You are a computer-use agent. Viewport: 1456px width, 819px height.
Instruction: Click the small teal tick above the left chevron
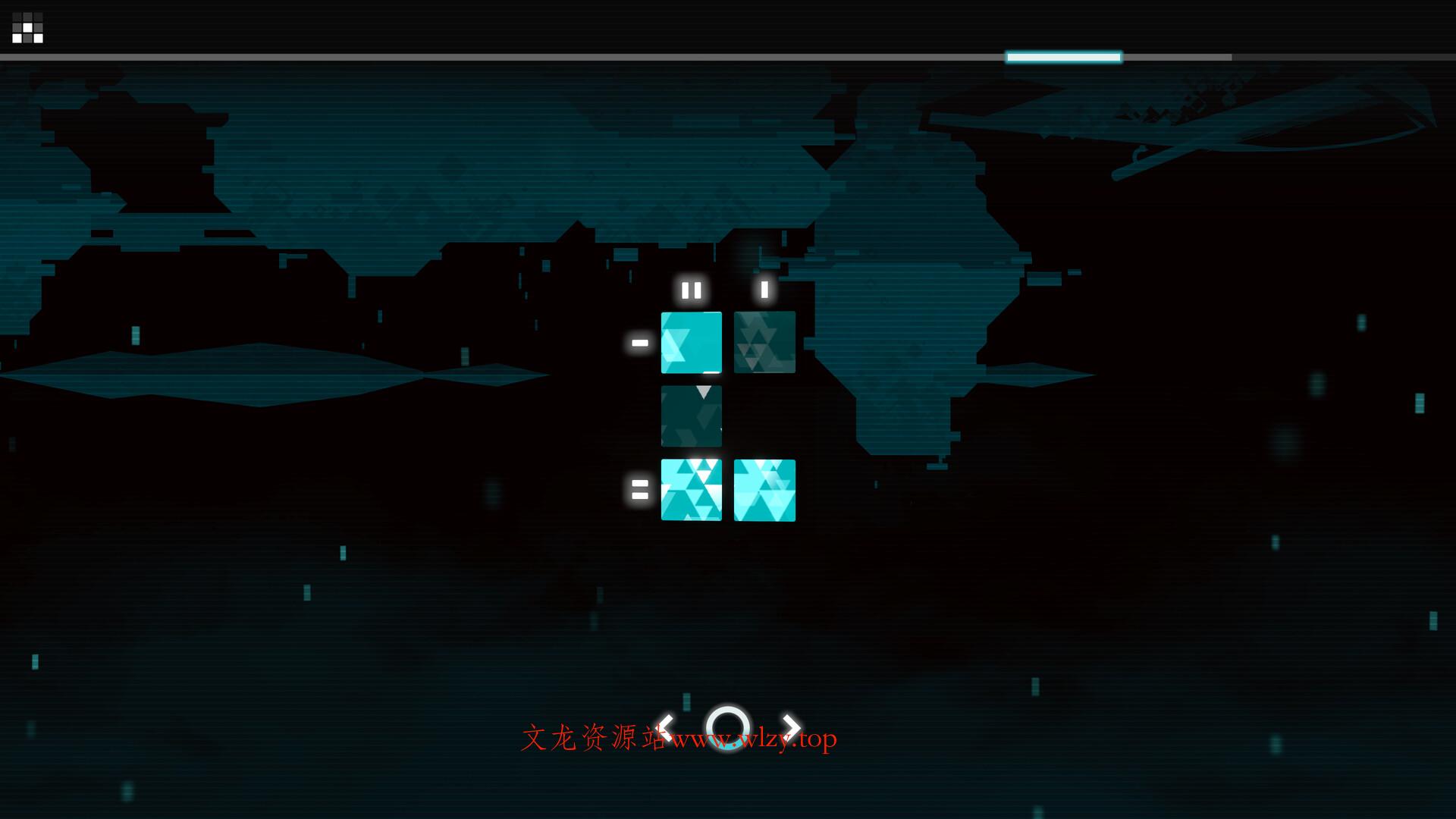[x=686, y=702]
